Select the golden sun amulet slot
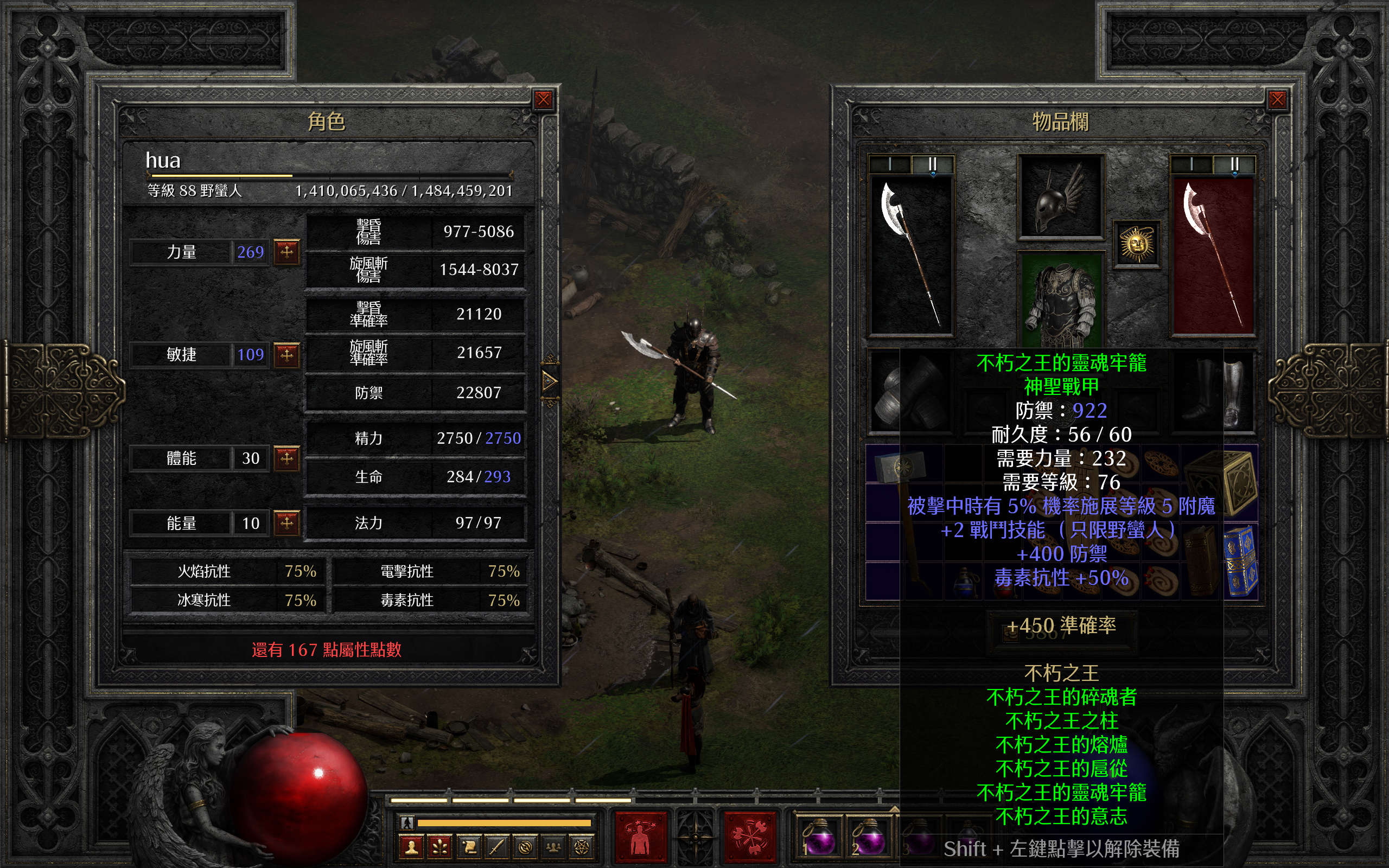 [x=1137, y=245]
